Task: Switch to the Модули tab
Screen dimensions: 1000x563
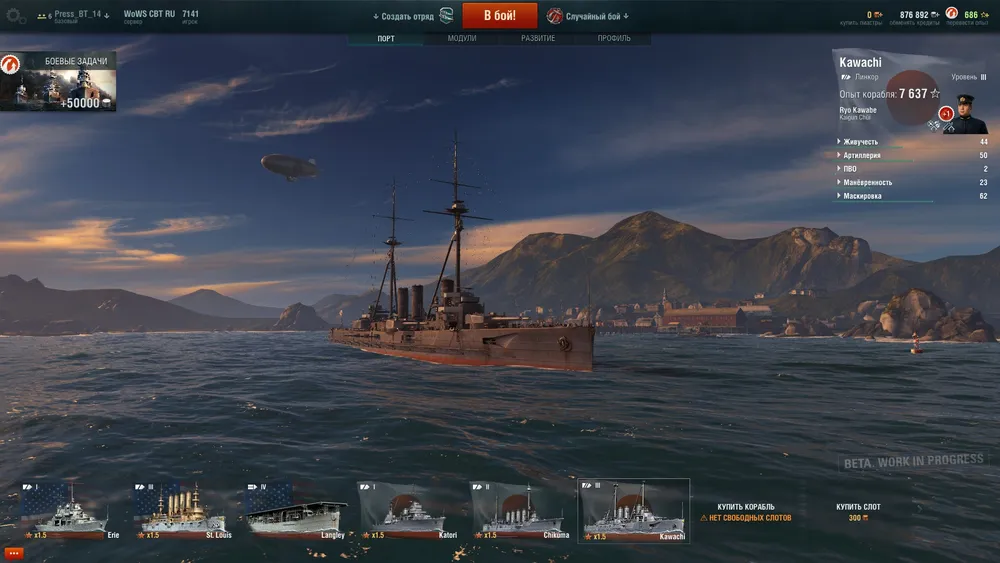Action: pyautogui.click(x=462, y=39)
